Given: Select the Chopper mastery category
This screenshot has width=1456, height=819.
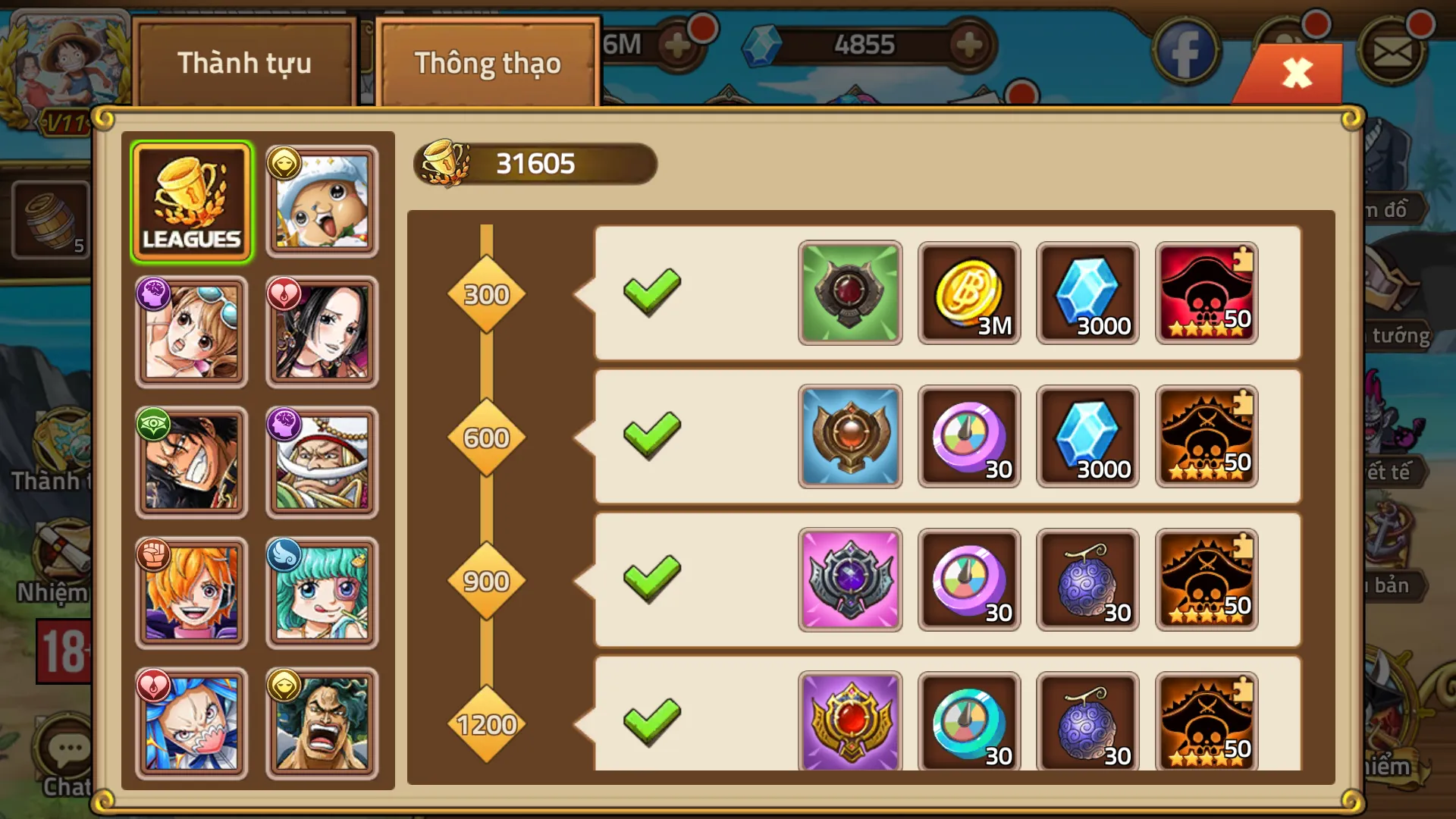Looking at the screenshot, I should click(x=322, y=199).
